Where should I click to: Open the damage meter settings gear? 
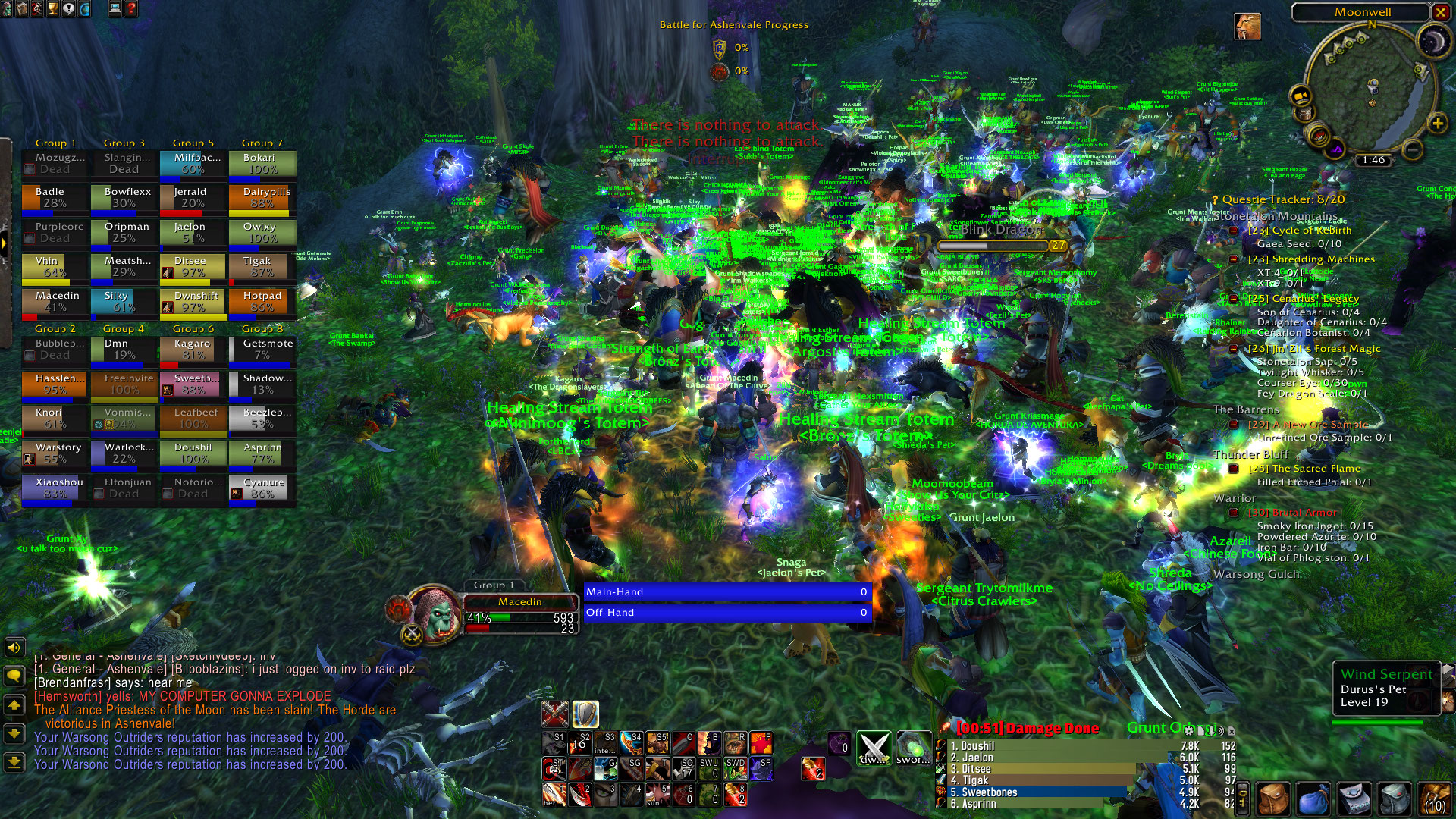coord(1189,730)
